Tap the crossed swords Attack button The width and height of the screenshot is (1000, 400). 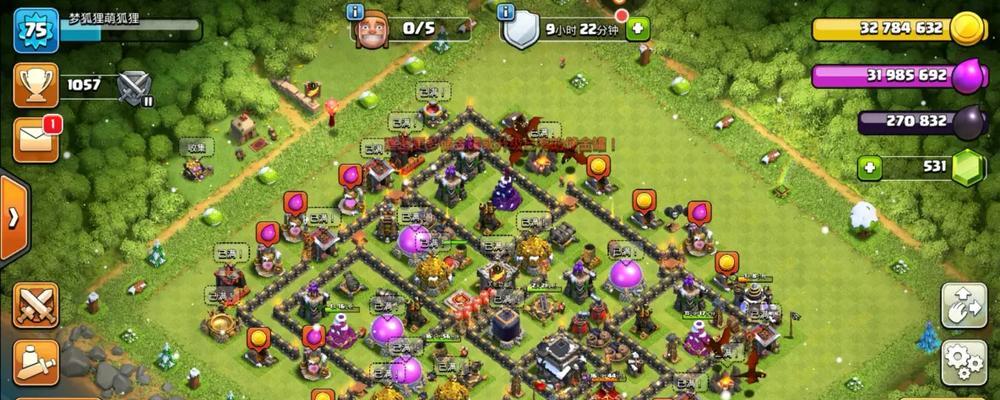click(x=36, y=304)
